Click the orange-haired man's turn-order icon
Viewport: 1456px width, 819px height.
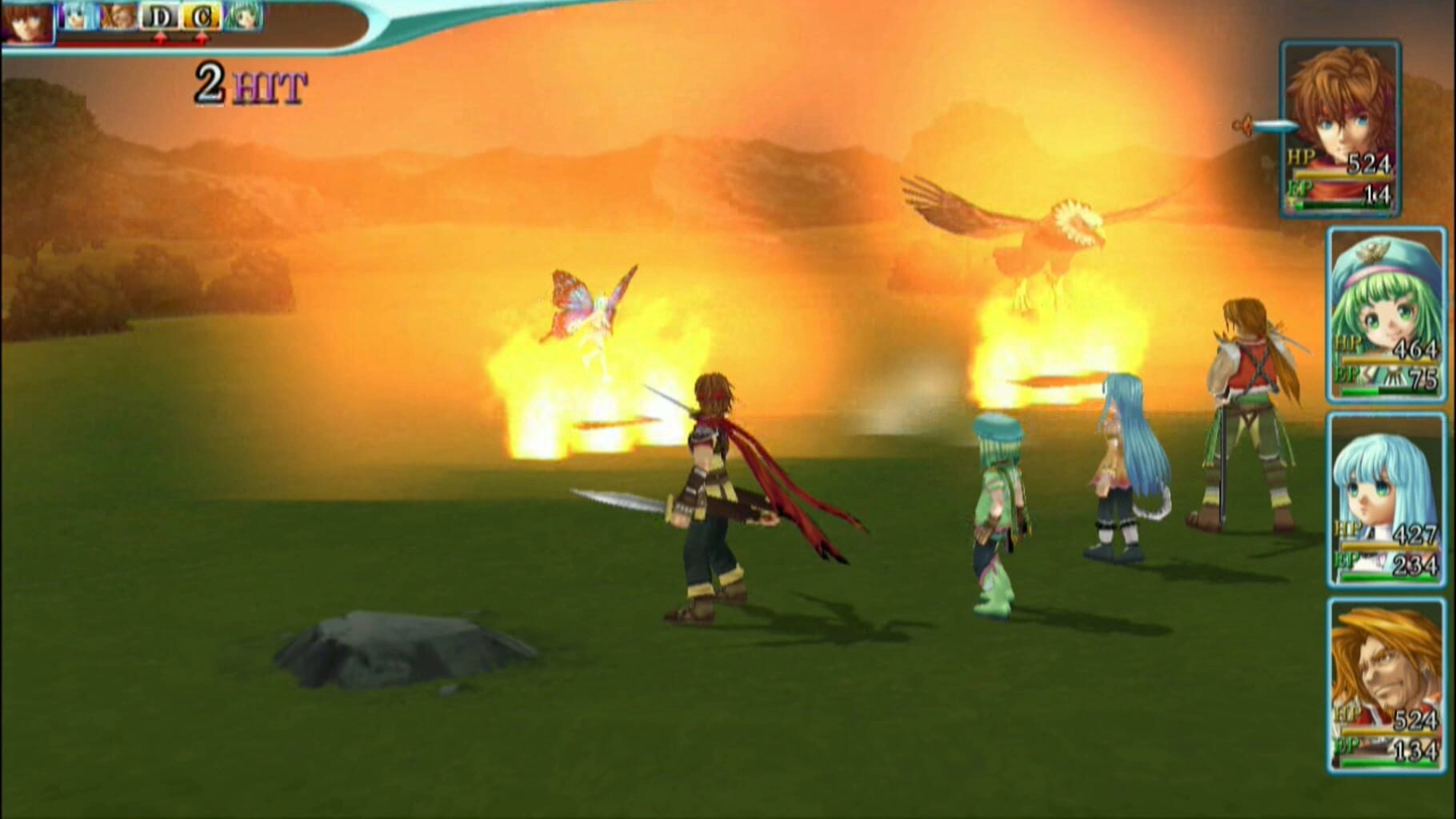pyautogui.click(x=118, y=17)
